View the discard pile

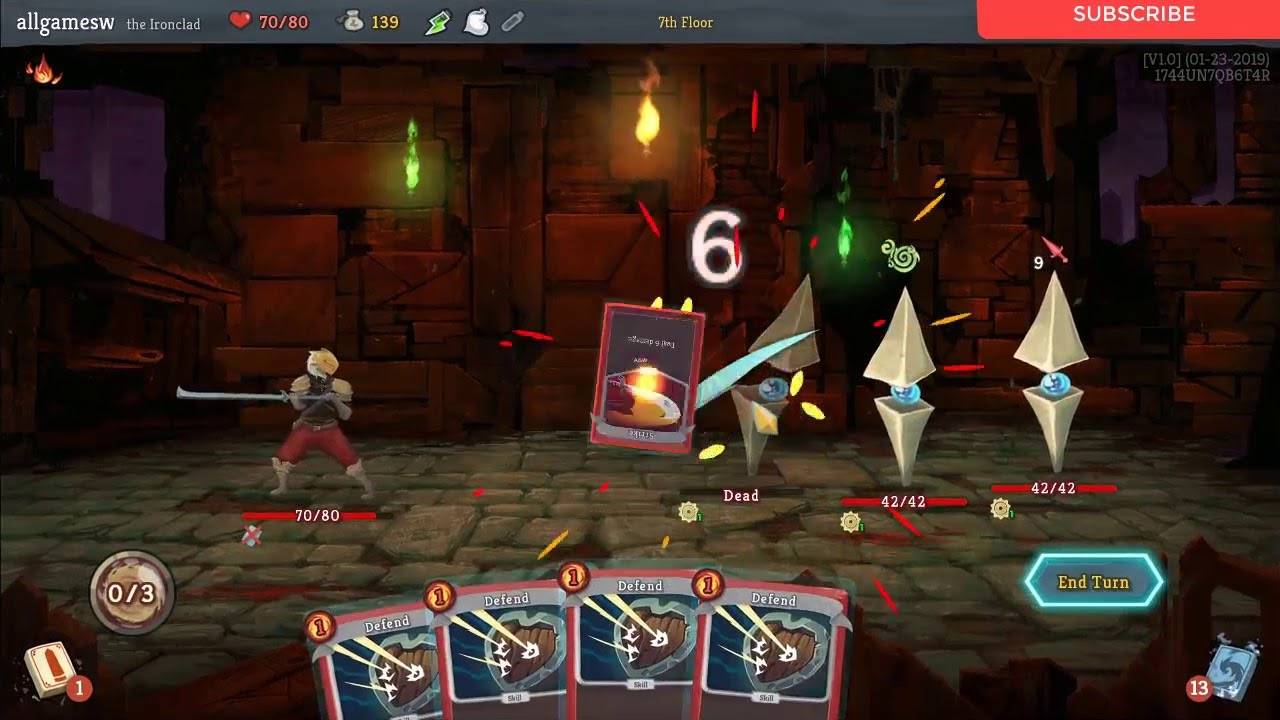[1228, 668]
